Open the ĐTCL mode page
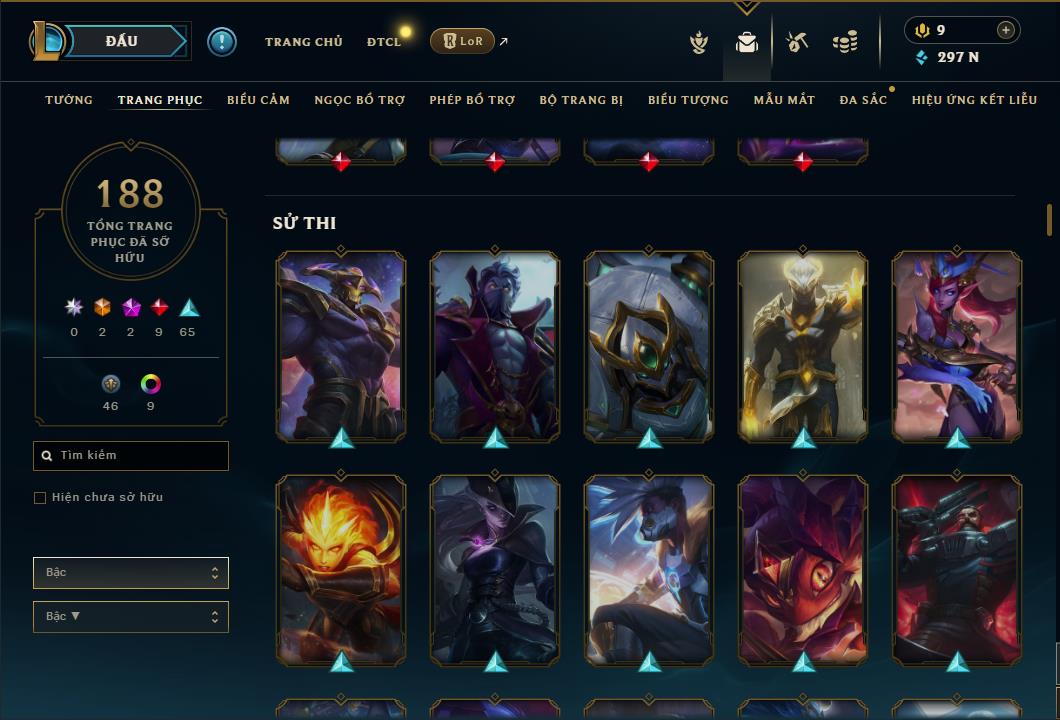 pyautogui.click(x=383, y=42)
